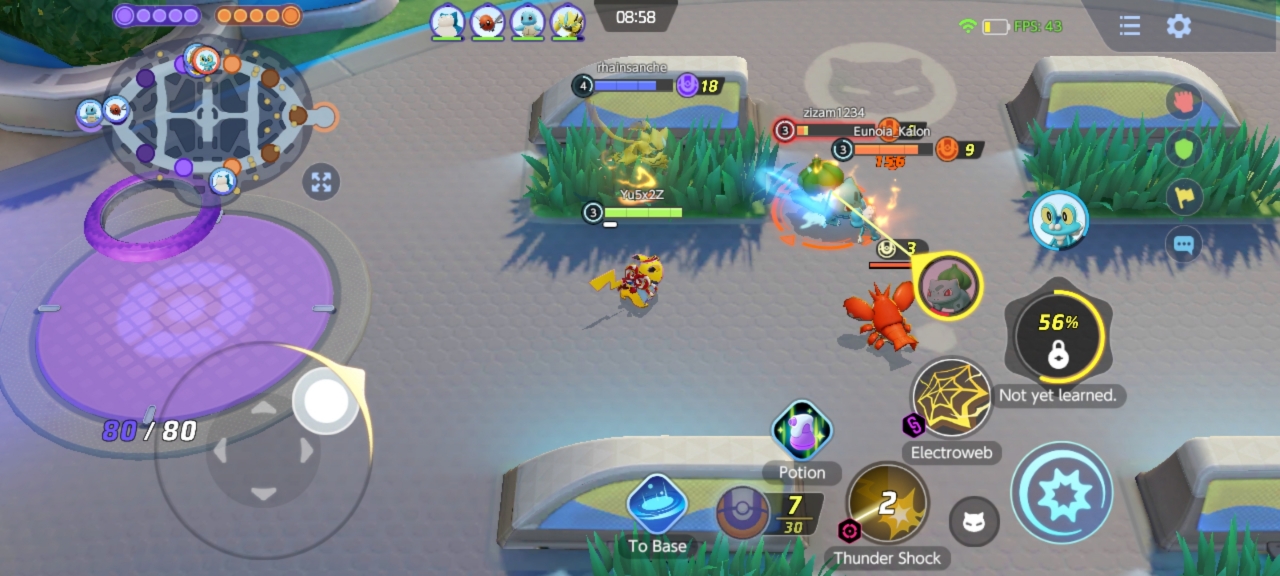
Task: Tap the Poké Ball score button
Action: coord(743,512)
